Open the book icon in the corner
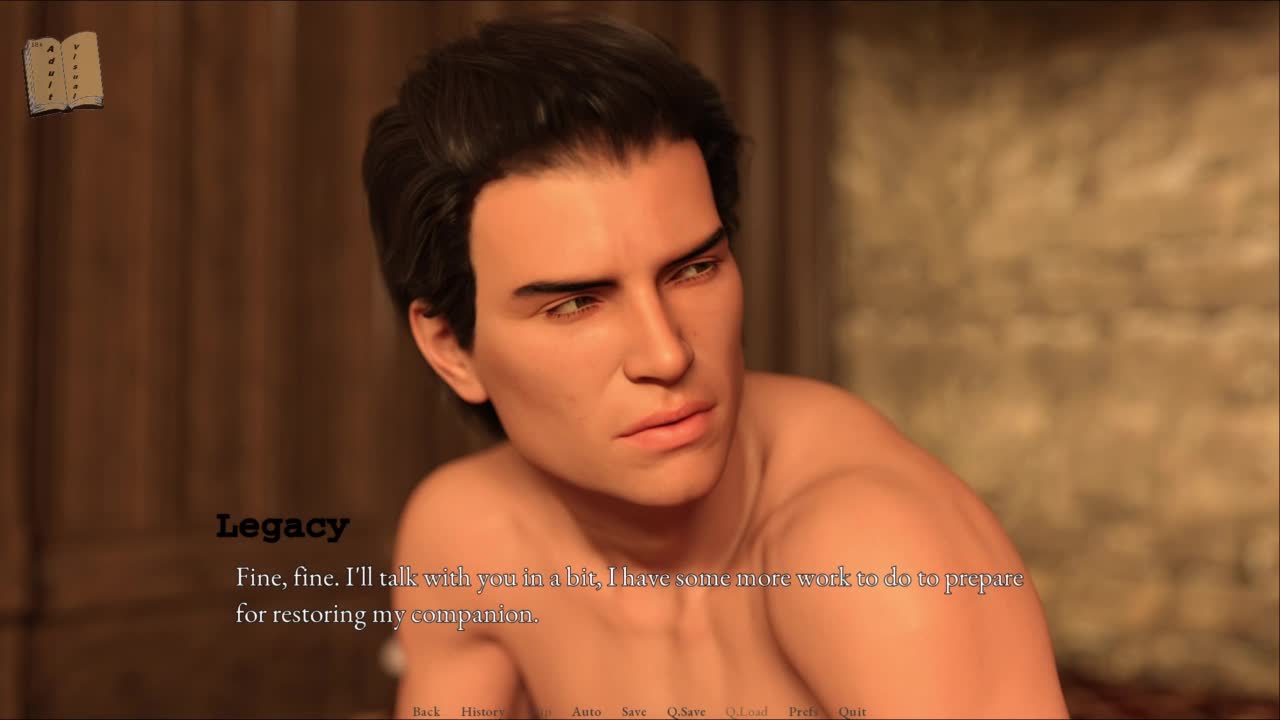Viewport: 1280px width, 720px height. (63, 73)
